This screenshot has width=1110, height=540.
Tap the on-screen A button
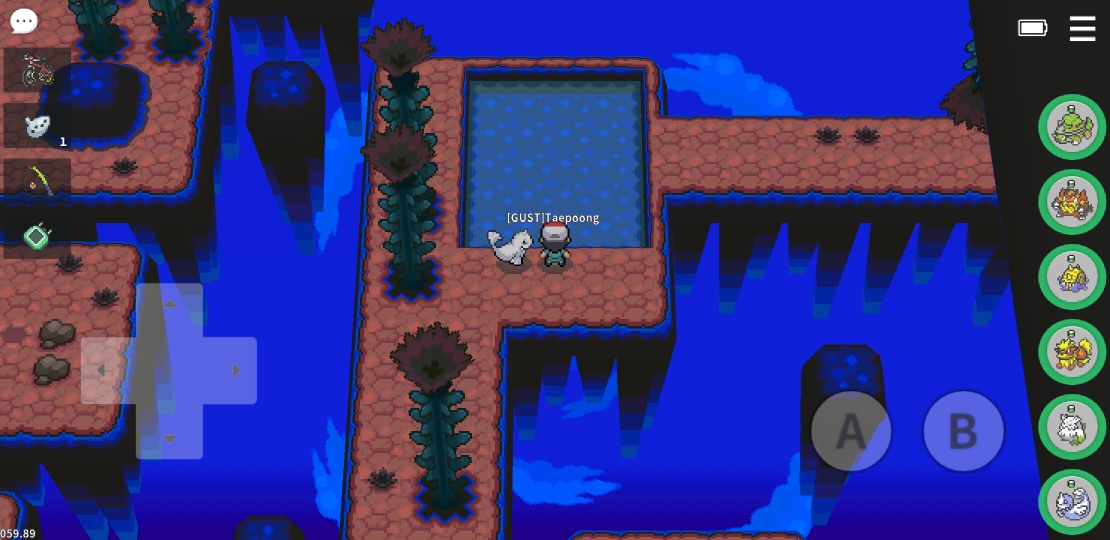[x=851, y=431]
